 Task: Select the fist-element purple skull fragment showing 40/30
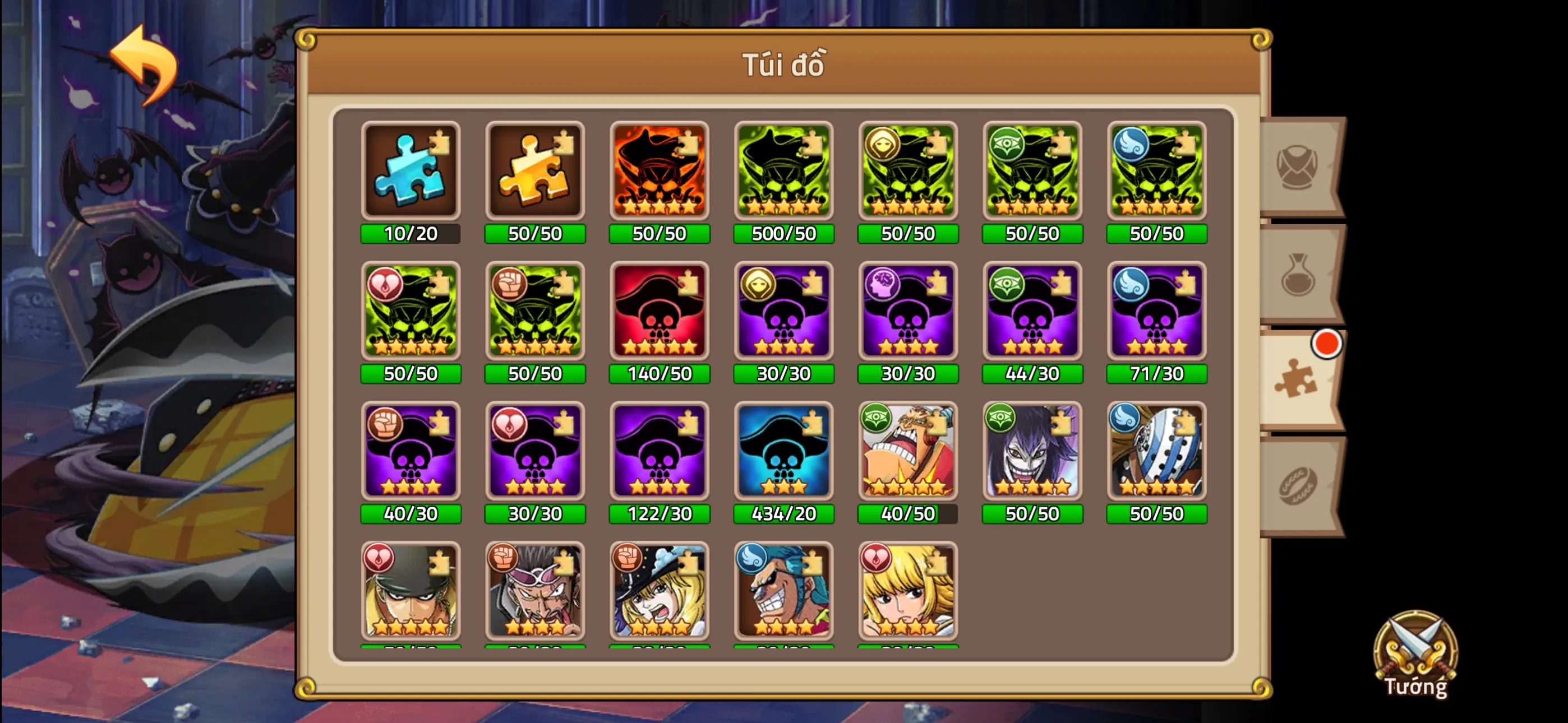click(x=411, y=452)
